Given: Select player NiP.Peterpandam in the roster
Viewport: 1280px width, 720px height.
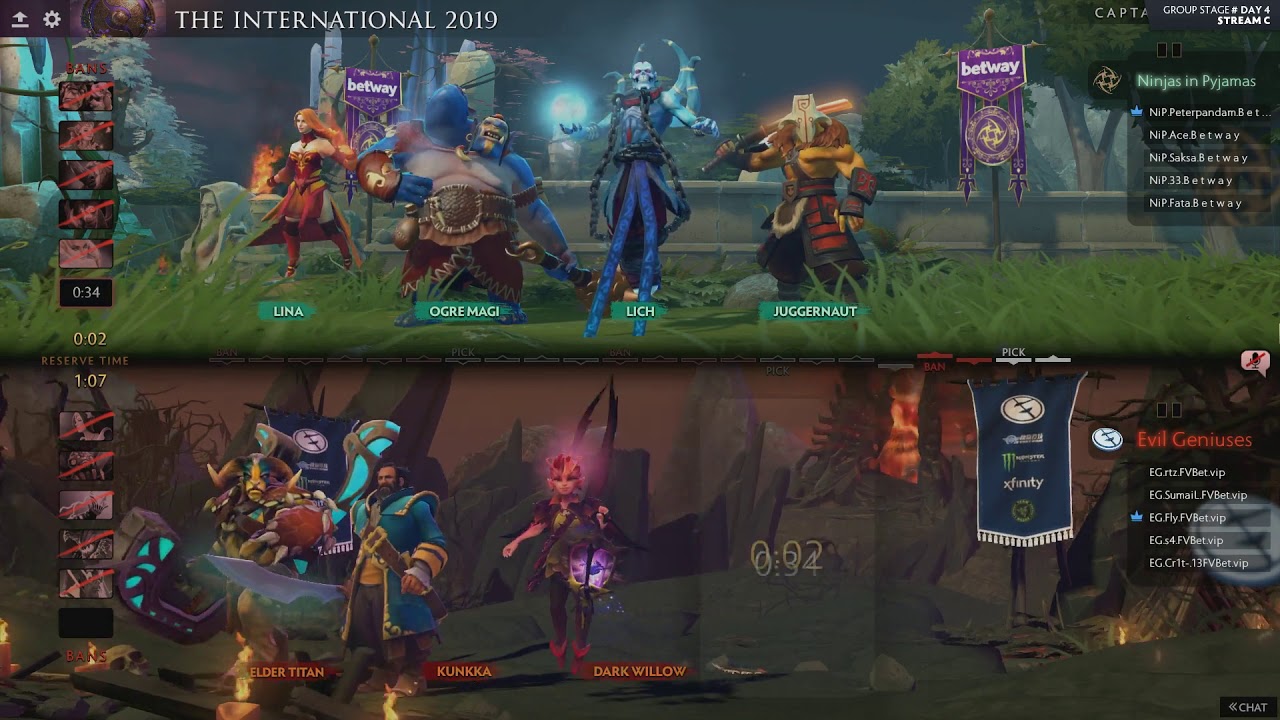Looking at the screenshot, I should click(1209, 112).
